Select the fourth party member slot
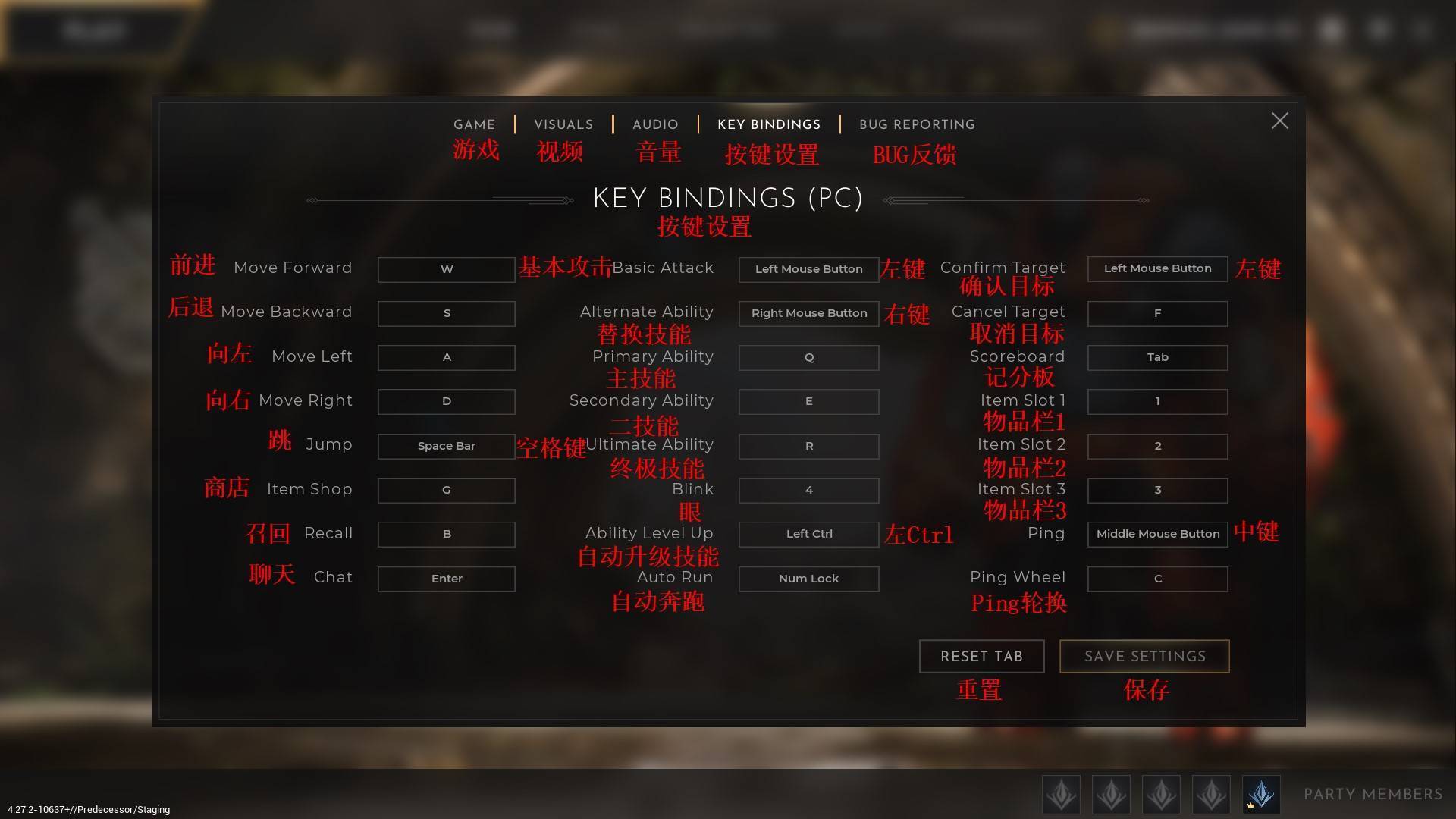1456x819 pixels. point(1211,794)
